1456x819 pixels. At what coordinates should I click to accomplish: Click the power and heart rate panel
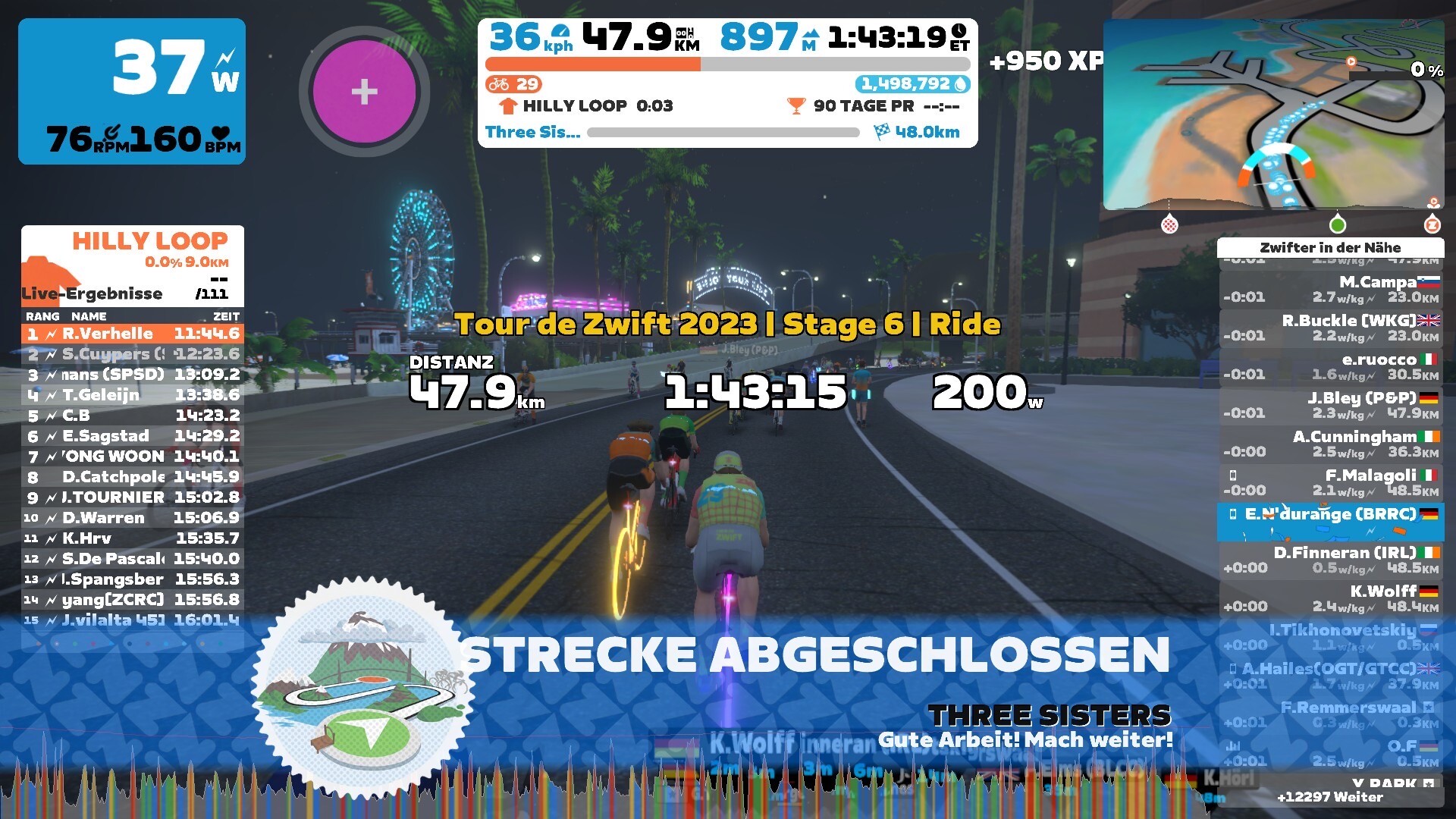click(x=132, y=91)
